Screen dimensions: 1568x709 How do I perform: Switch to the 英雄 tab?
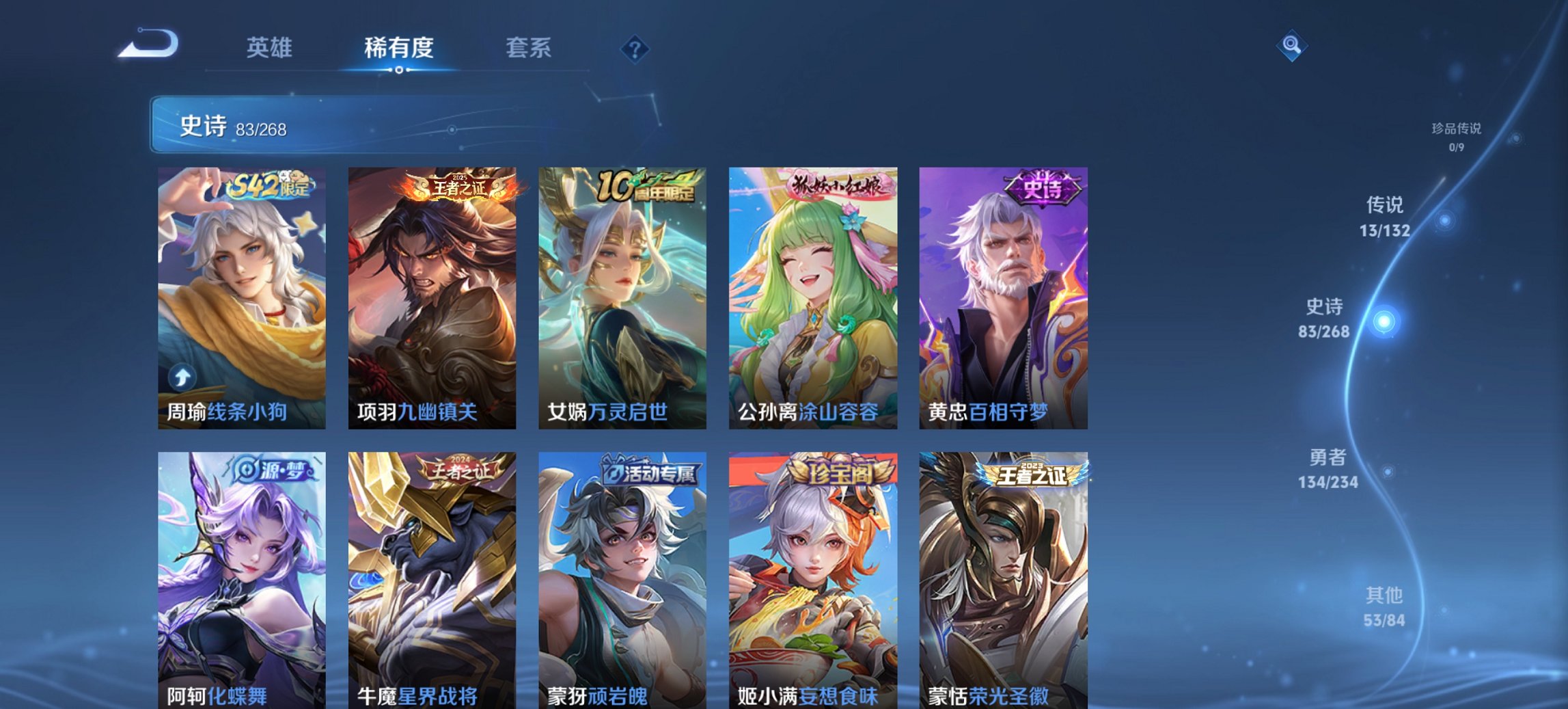pos(271,48)
